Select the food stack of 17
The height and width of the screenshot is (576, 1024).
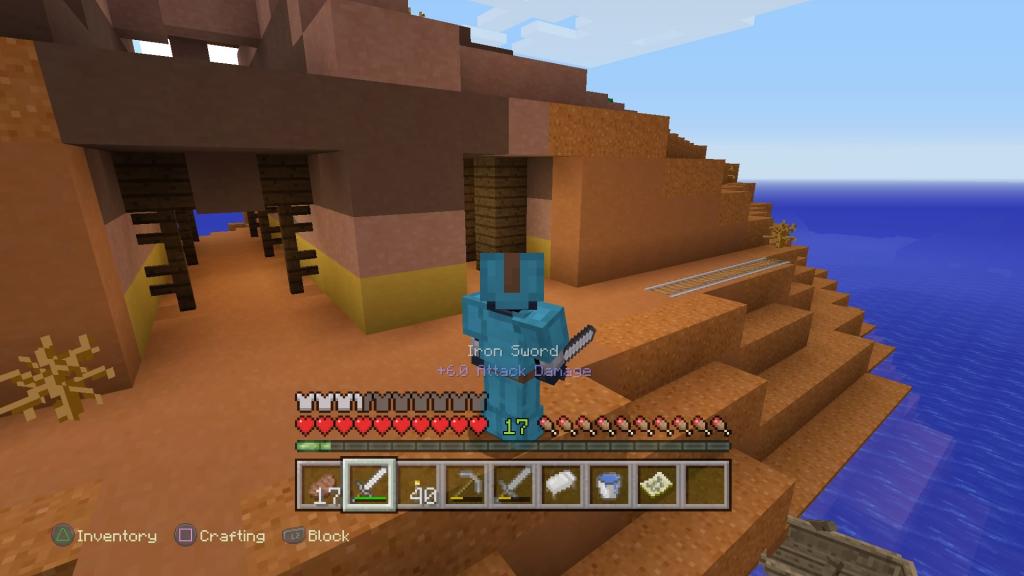click(320, 485)
